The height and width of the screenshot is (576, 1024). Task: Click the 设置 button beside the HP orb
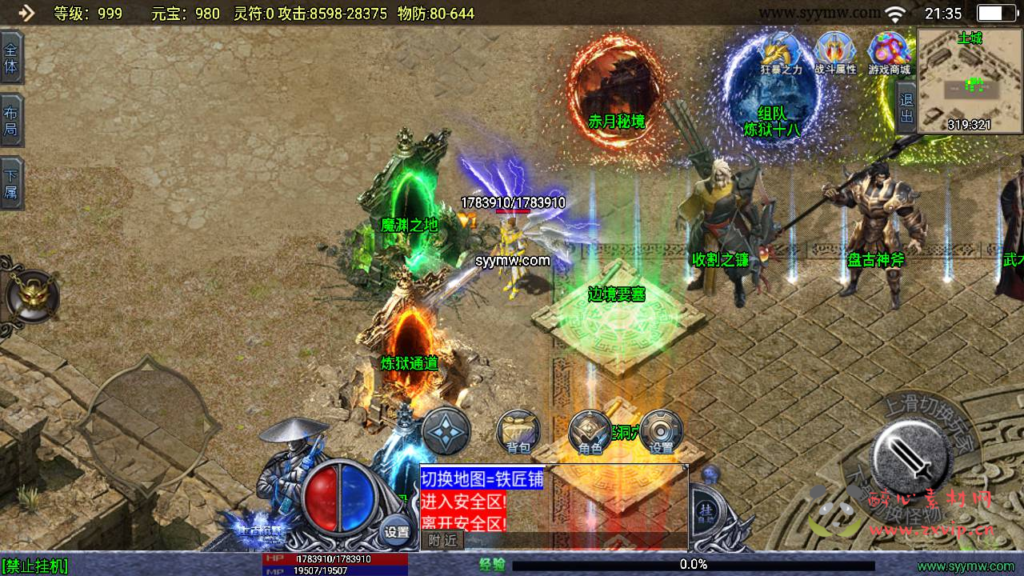point(397,531)
